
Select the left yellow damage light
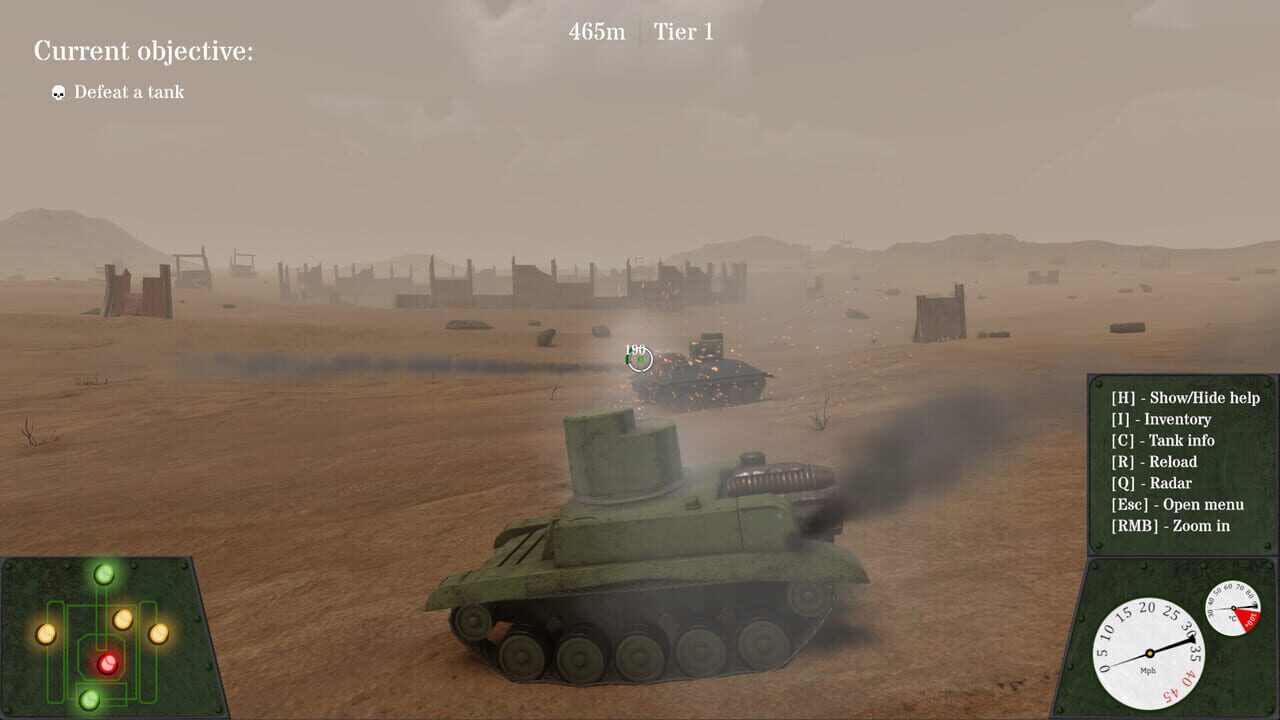pos(46,636)
